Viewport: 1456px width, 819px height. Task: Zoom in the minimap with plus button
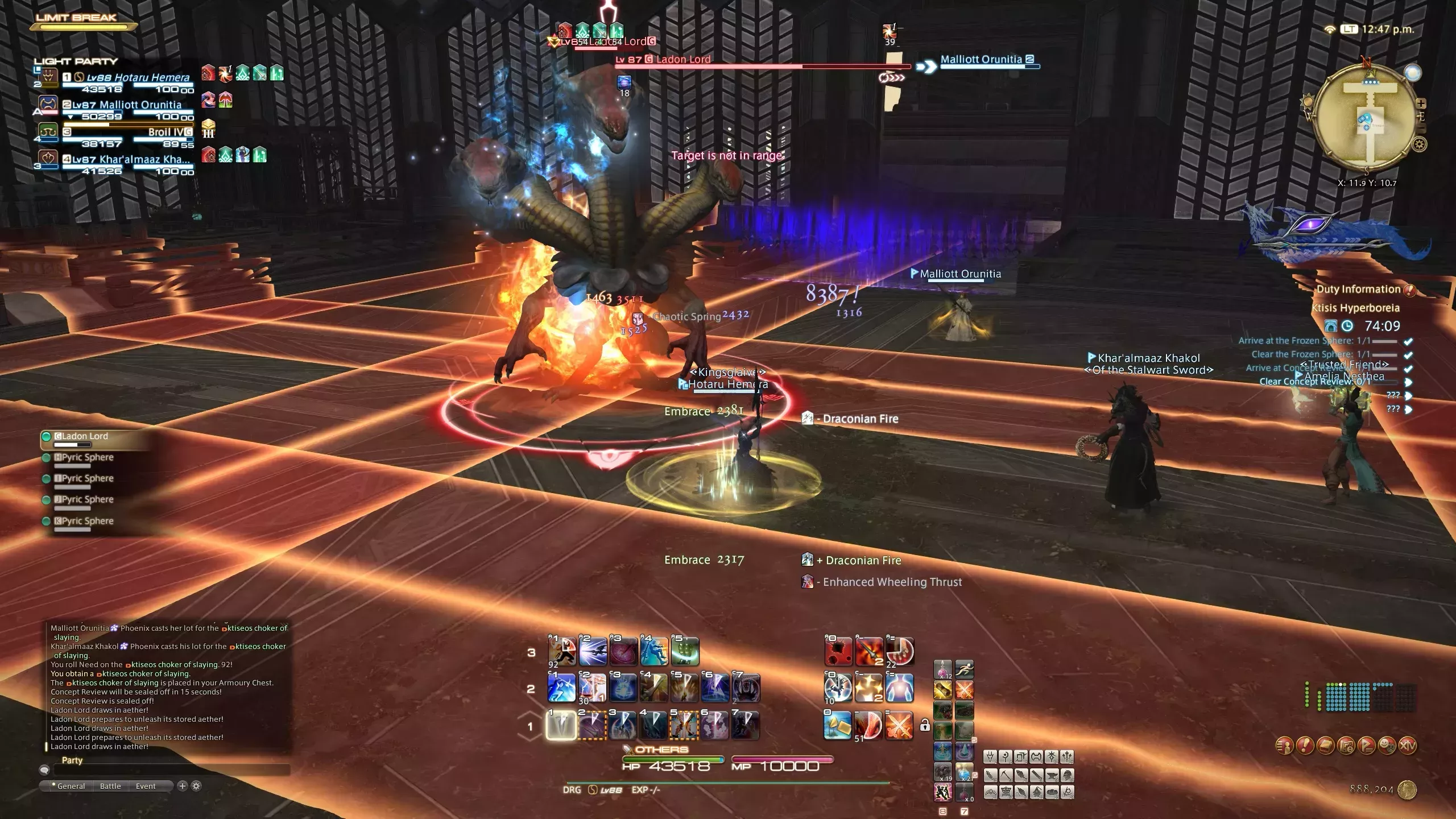point(1421,104)
